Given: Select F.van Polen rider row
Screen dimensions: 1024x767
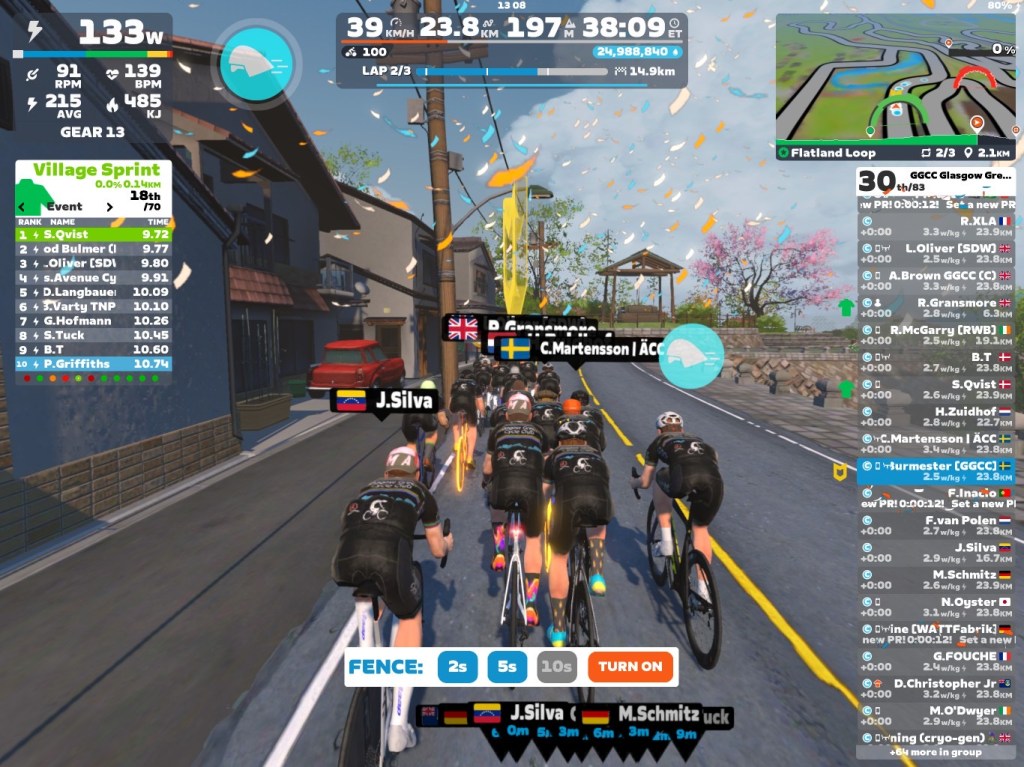Looking at the screenshot, I should pos(936,525).
